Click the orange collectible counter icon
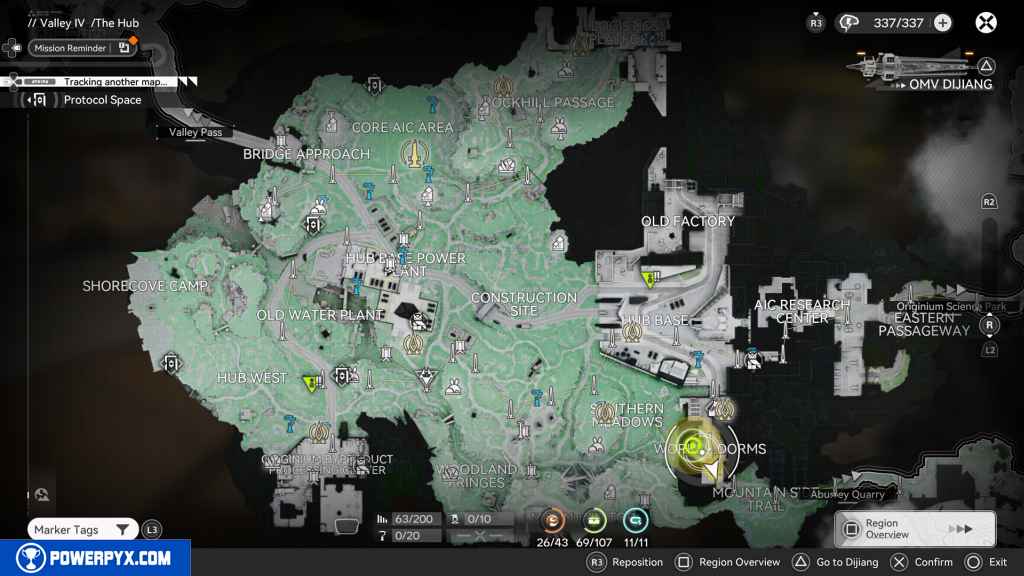This screenshot has width=1024, height=576. 553,520
